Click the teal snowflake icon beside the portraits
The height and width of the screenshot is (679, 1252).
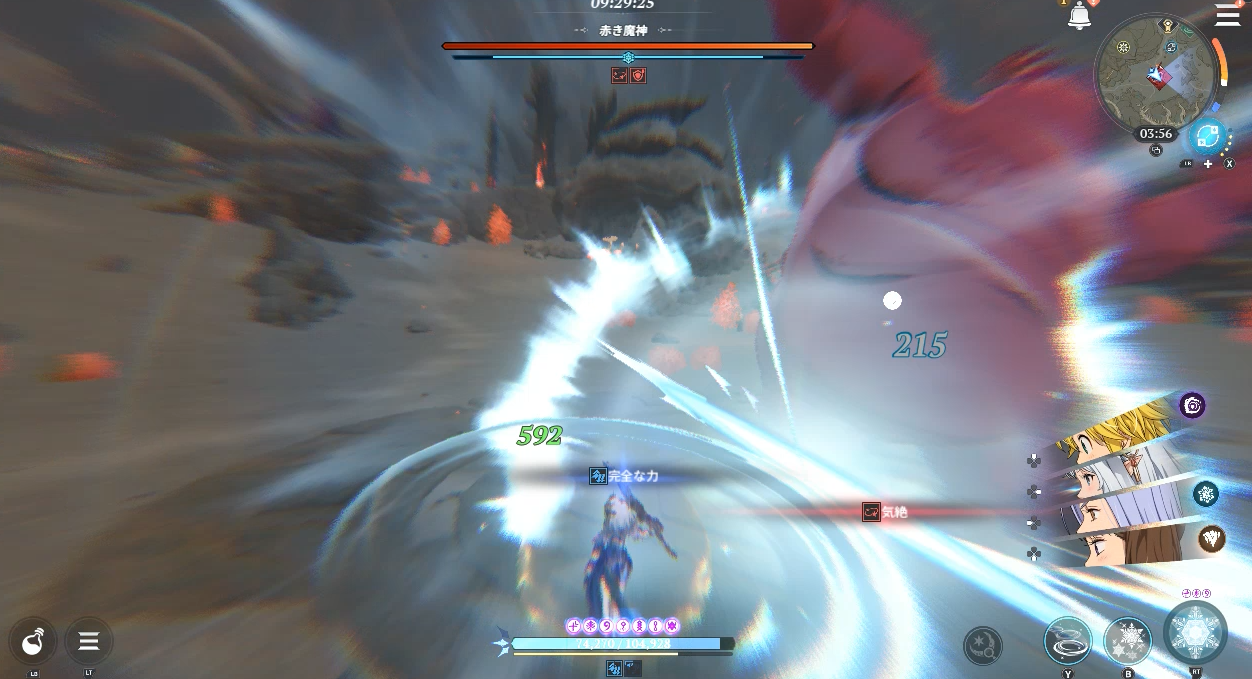point(1205,493)
